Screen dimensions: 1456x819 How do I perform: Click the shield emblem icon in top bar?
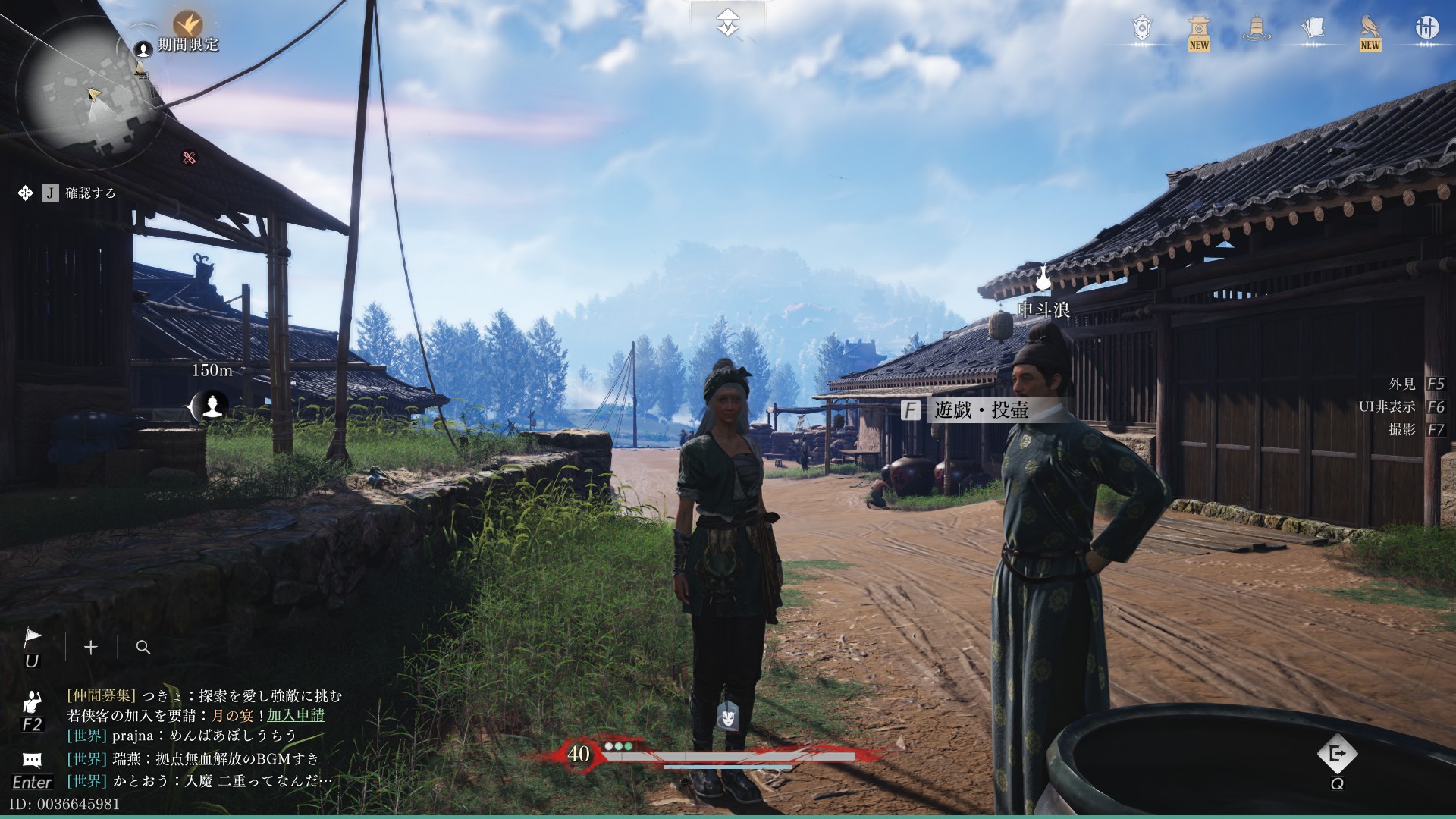click(1142, 29)
